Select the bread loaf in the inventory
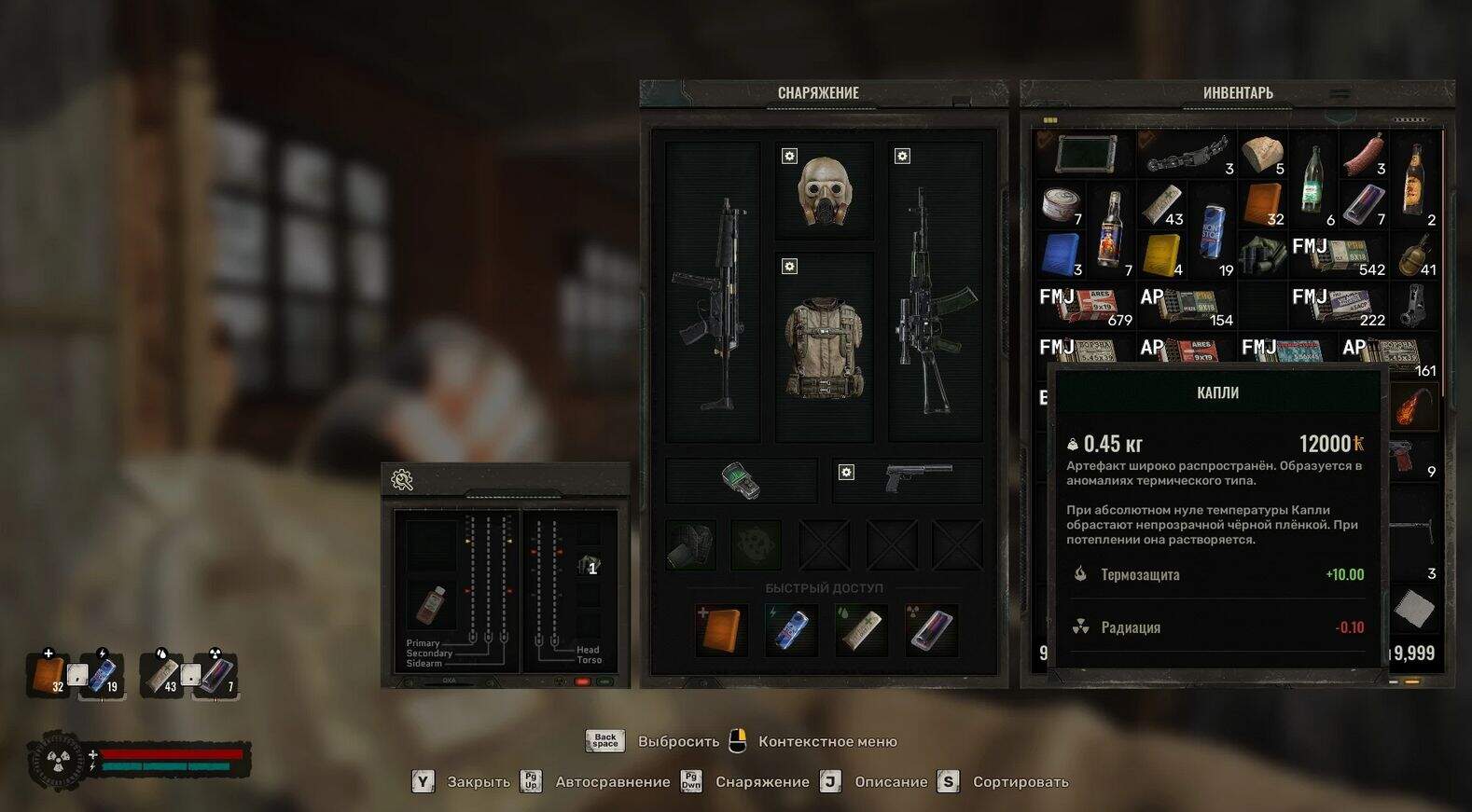 coord(1262,154)
